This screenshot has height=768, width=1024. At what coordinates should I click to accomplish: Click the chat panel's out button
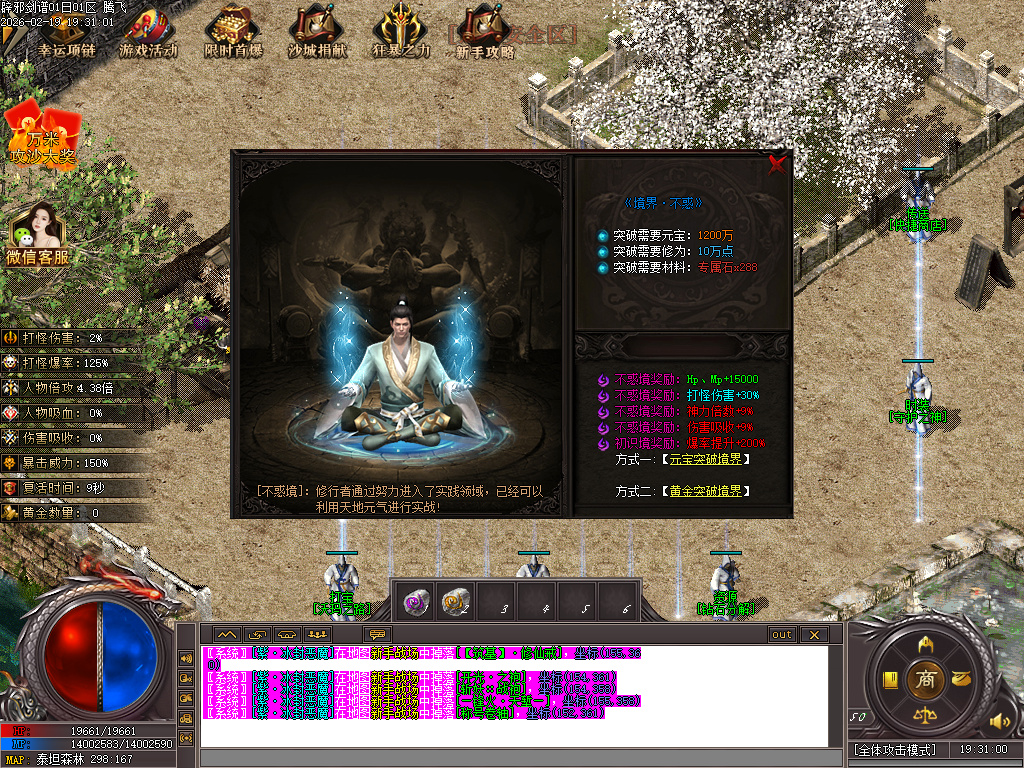781,635
